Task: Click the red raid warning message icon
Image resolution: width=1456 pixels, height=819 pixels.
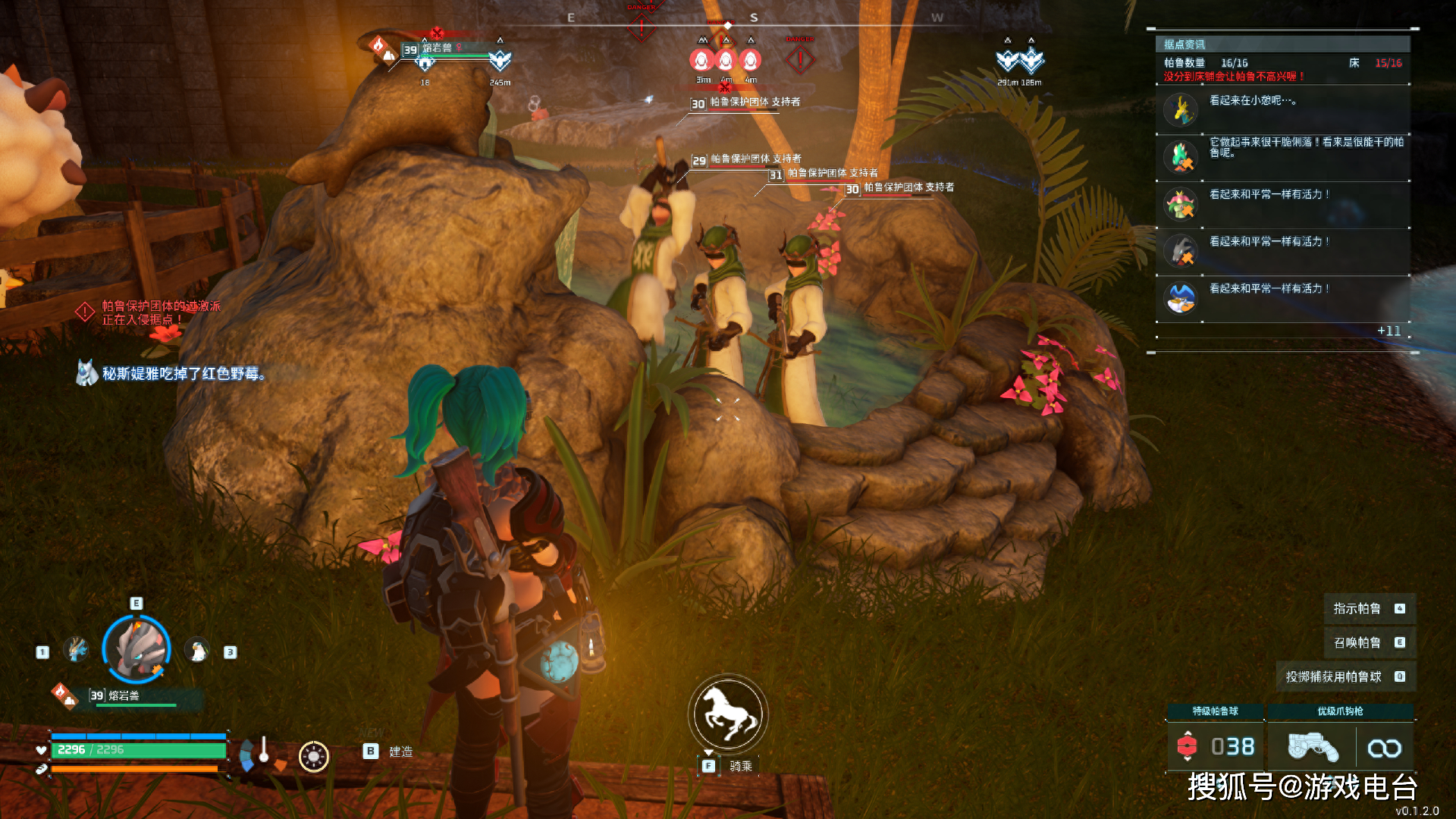Action: tap(85, 312)
